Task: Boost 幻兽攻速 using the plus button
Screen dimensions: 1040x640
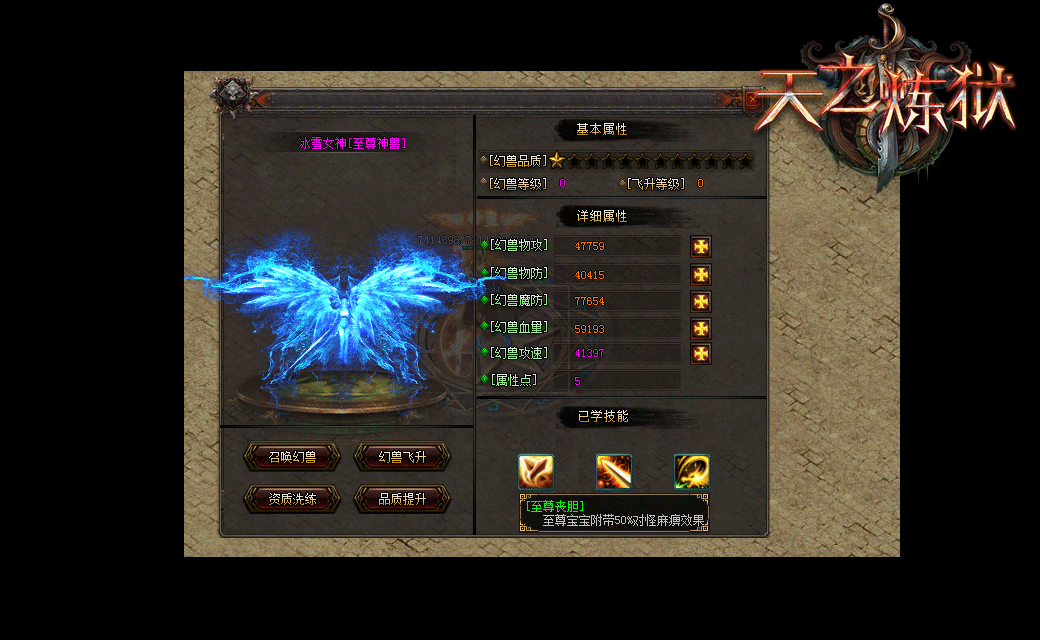Action: click(701, 353)
